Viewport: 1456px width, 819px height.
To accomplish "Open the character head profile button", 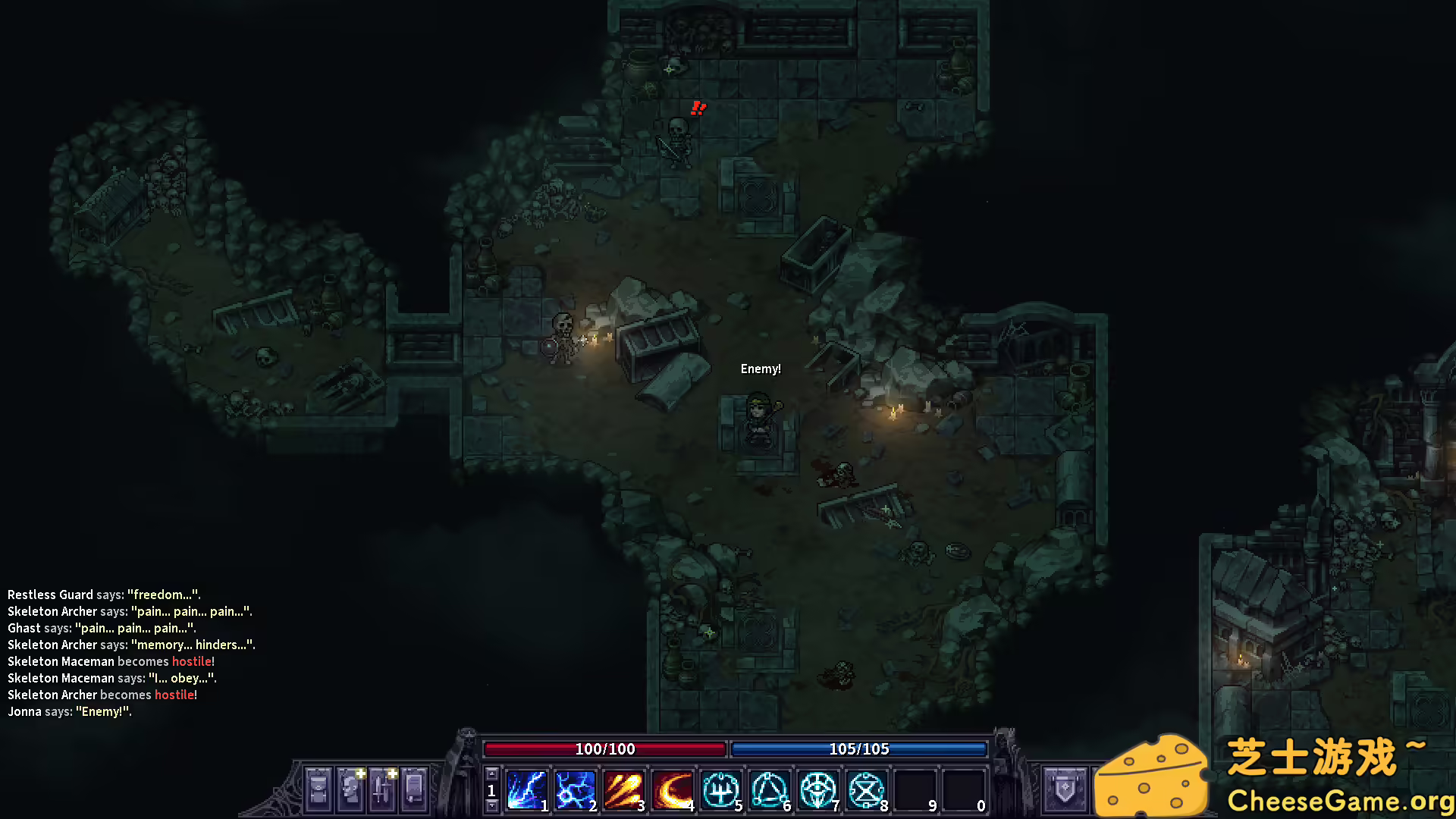I will (350, 789).
